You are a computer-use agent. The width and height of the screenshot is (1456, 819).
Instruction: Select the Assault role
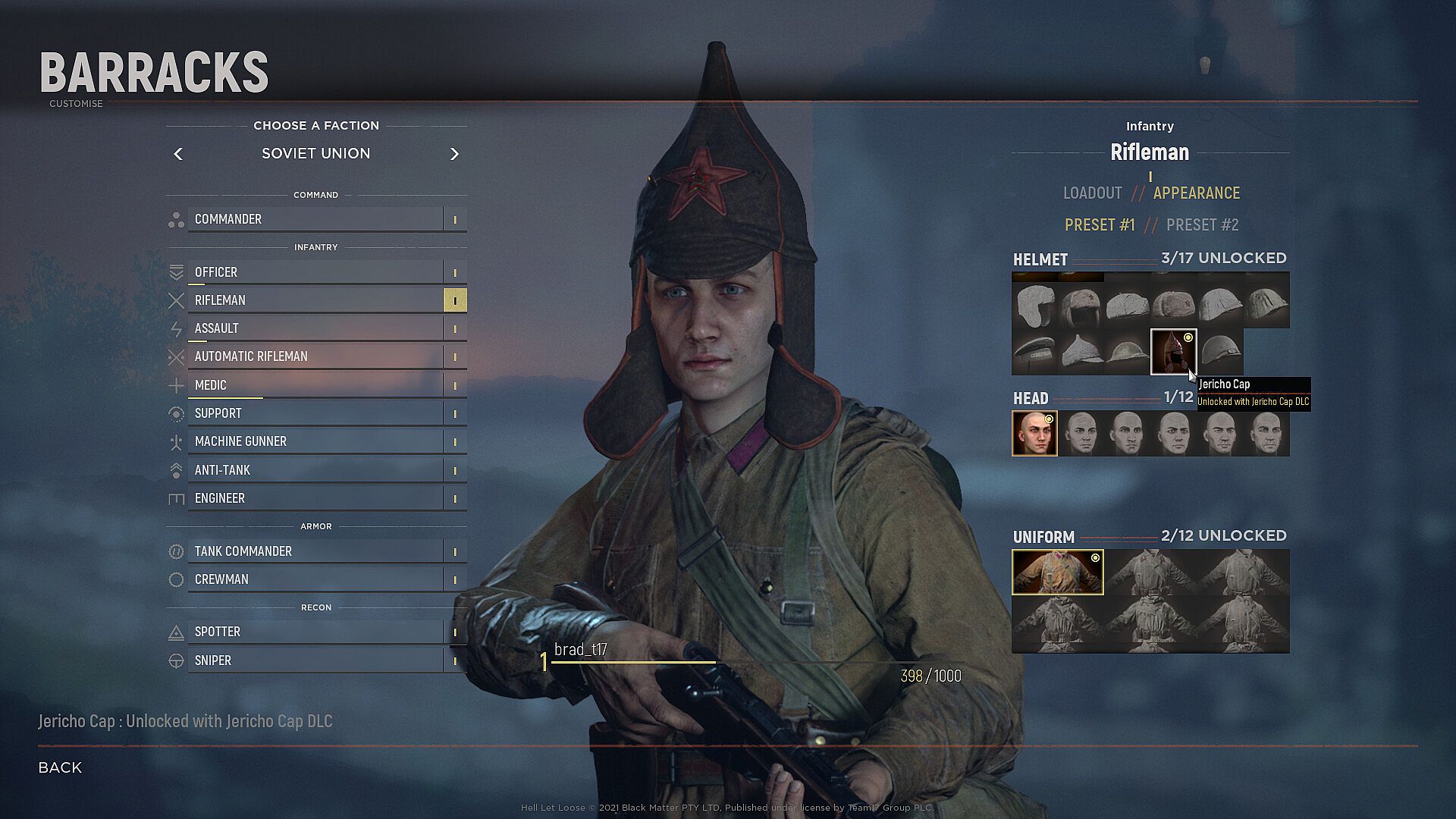pos(315,328)
